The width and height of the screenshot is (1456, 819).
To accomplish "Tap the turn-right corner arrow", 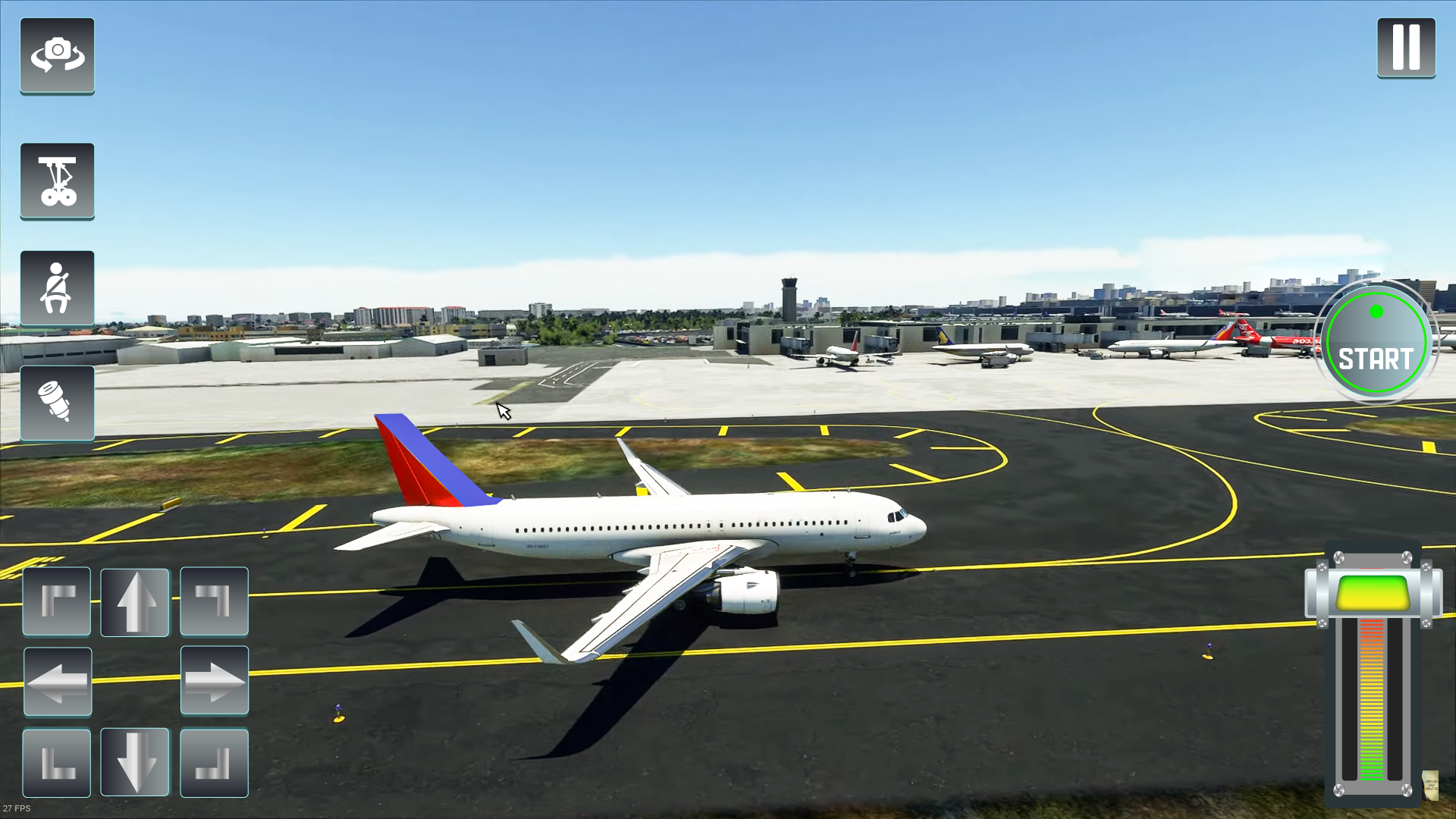I will click(214, 600).
